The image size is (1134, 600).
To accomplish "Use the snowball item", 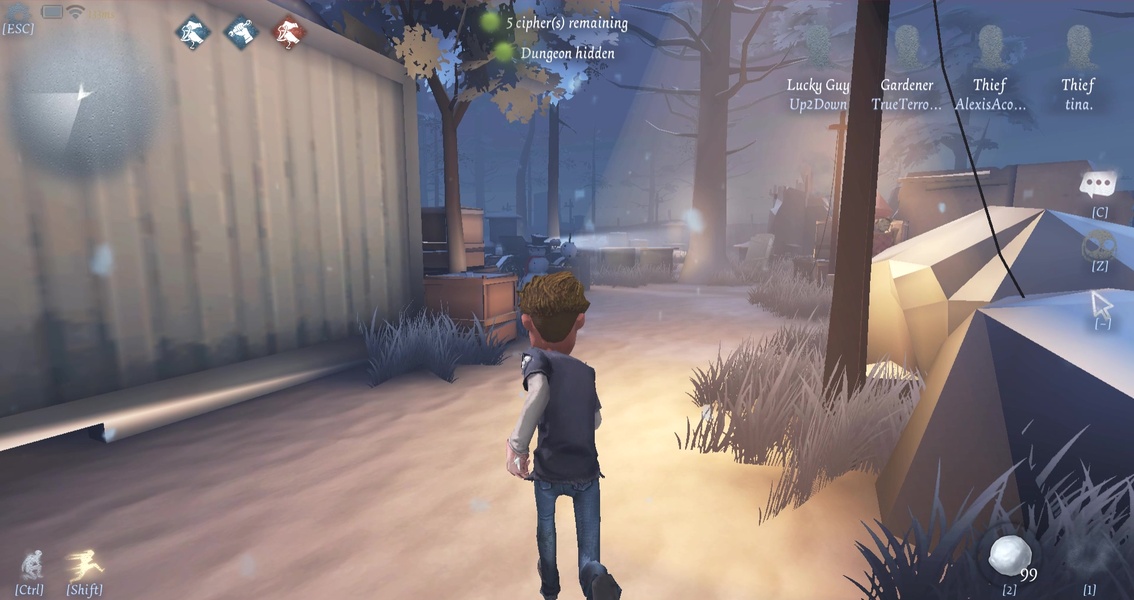I will click(1009, 554).
